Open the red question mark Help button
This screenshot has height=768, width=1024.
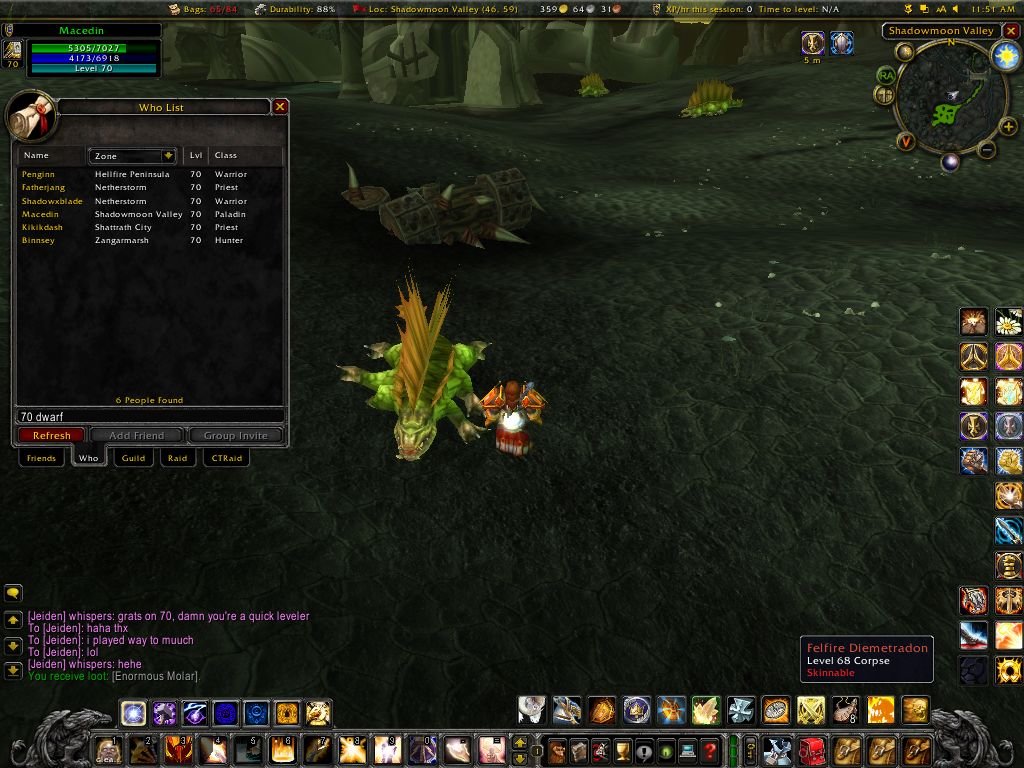[x=710, y=750]
